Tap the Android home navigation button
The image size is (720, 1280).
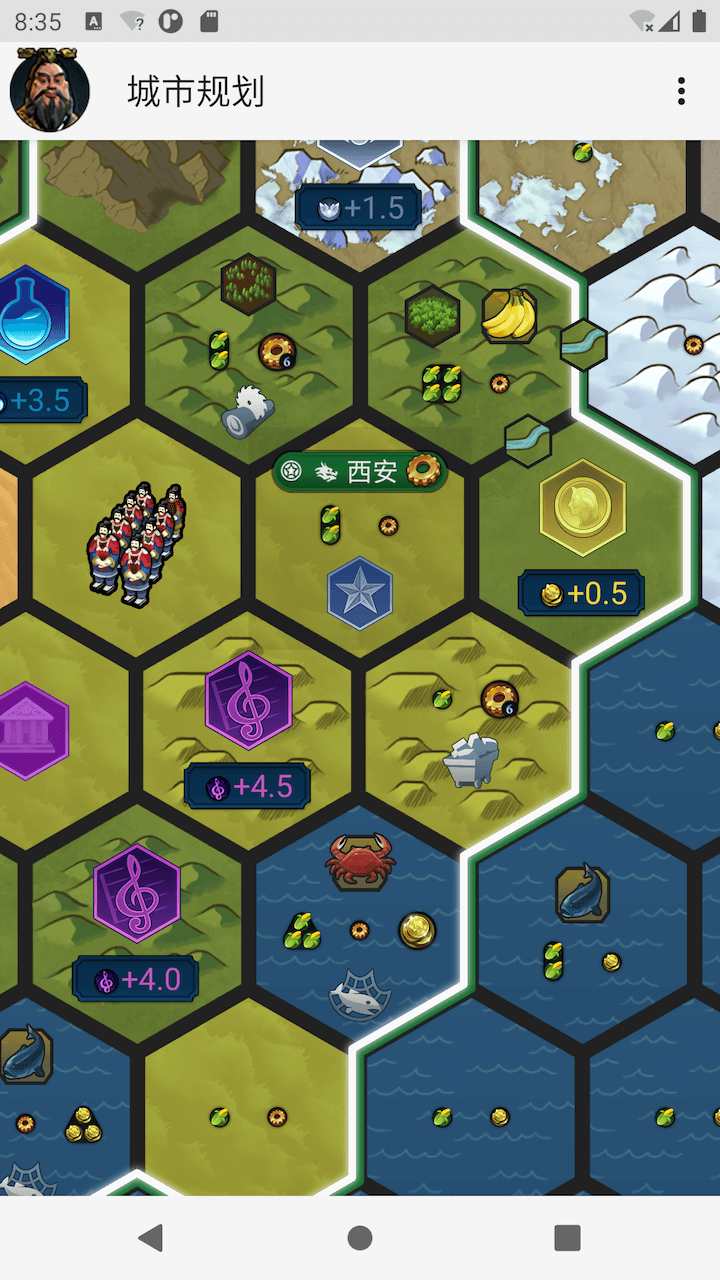360,1238
